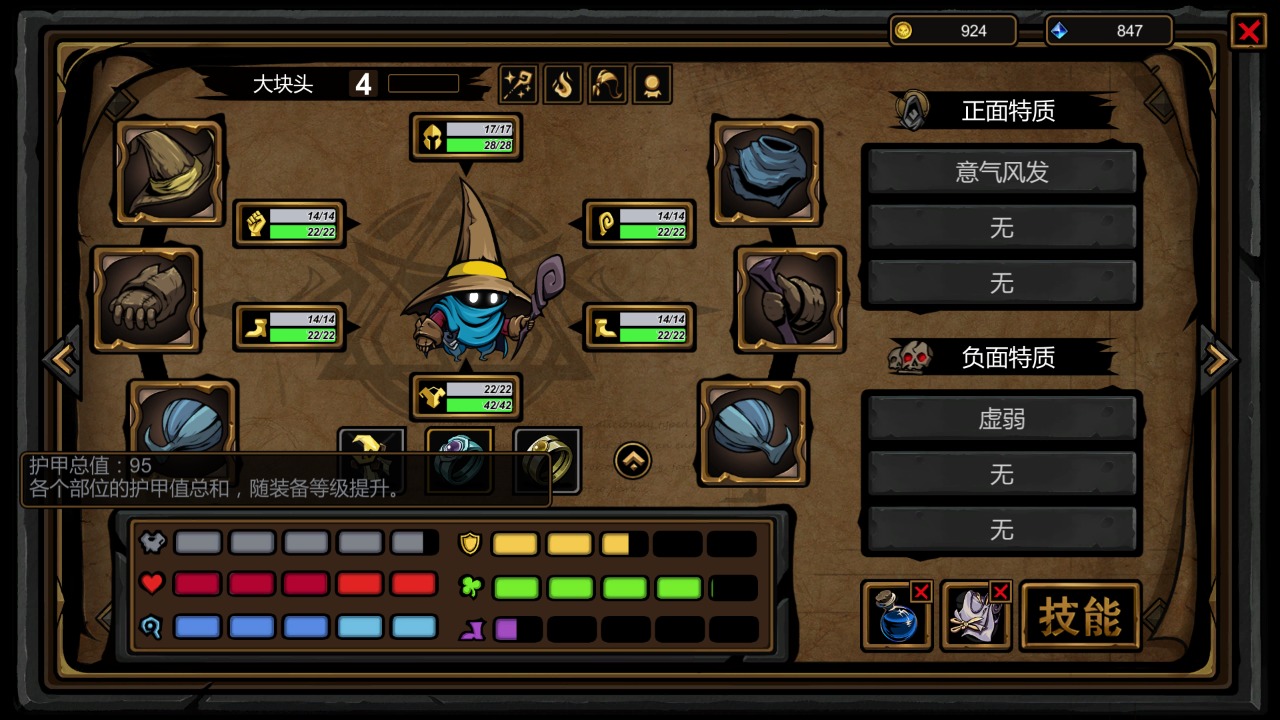Switch to the next character arrow
1280x720 pixels.
click(1218, 359)
